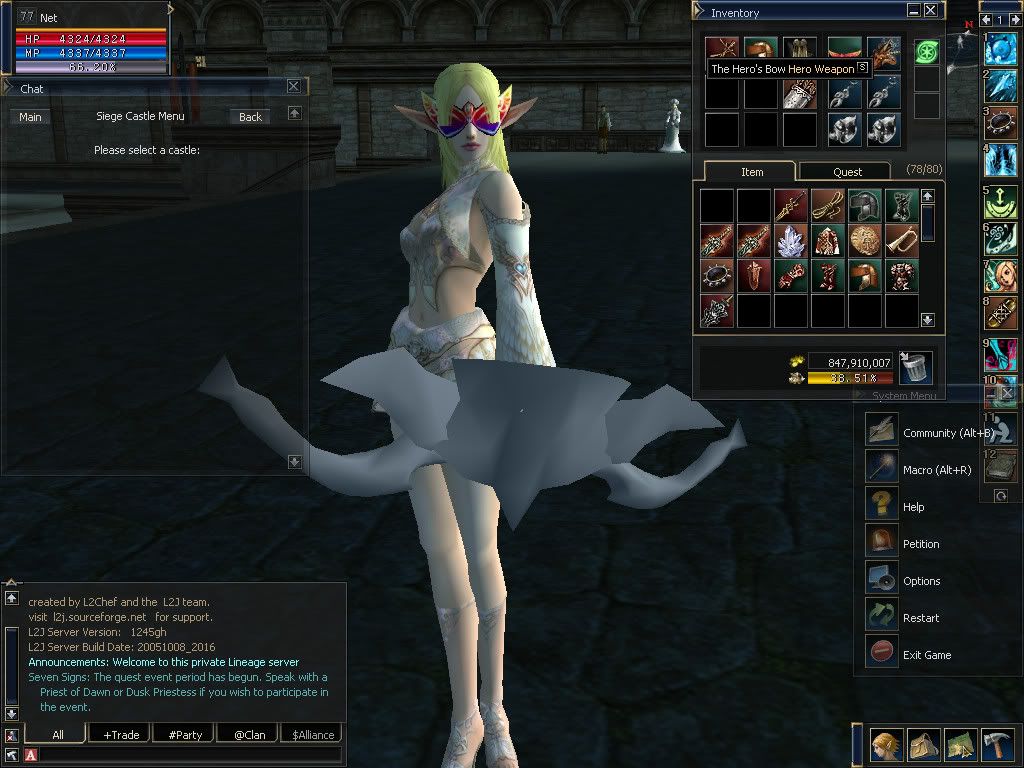Open the Petition entry
Screen dimensions: 1024x768
coord(920,544)
